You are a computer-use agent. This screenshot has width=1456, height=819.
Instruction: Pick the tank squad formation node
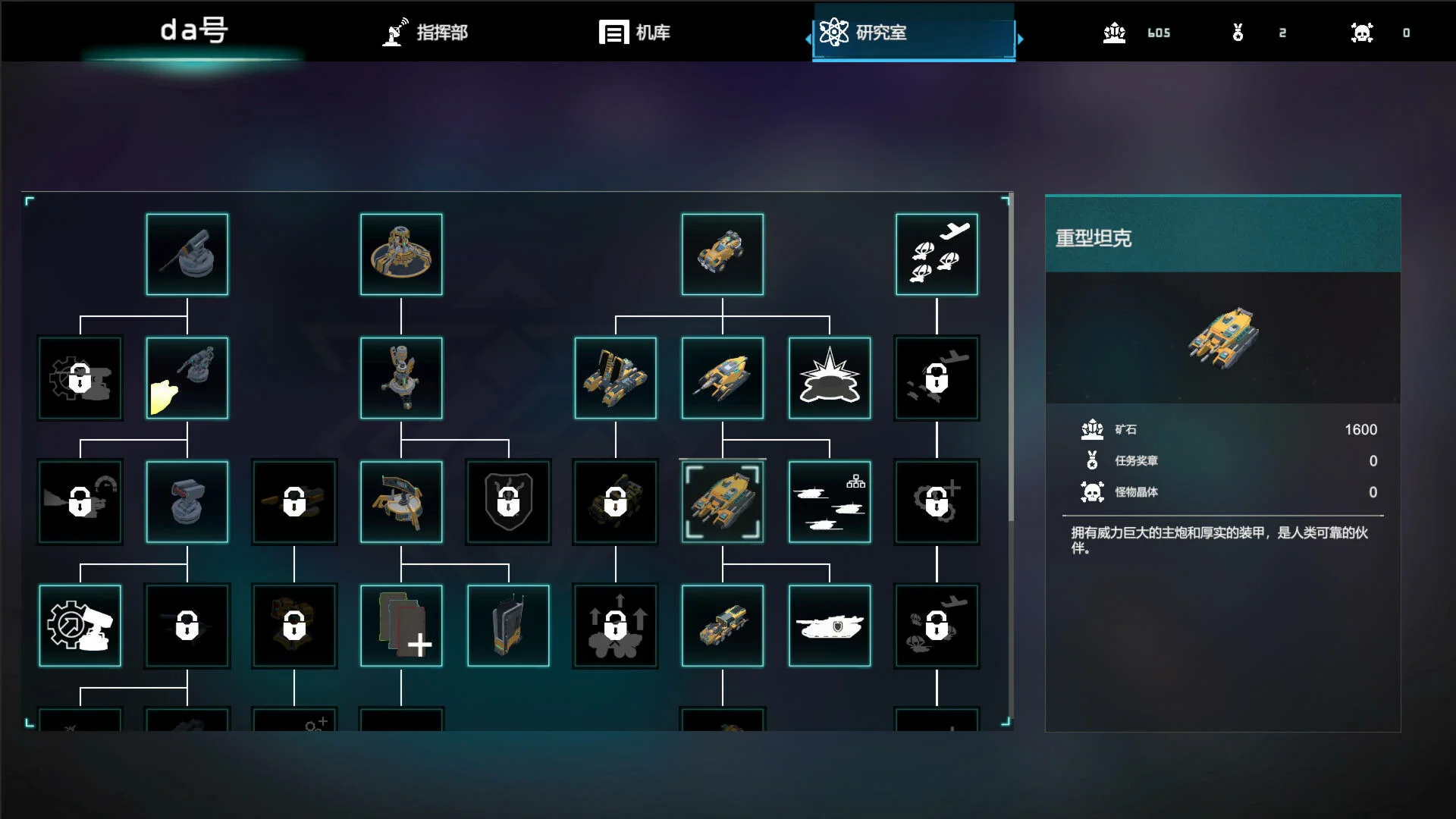830,502
